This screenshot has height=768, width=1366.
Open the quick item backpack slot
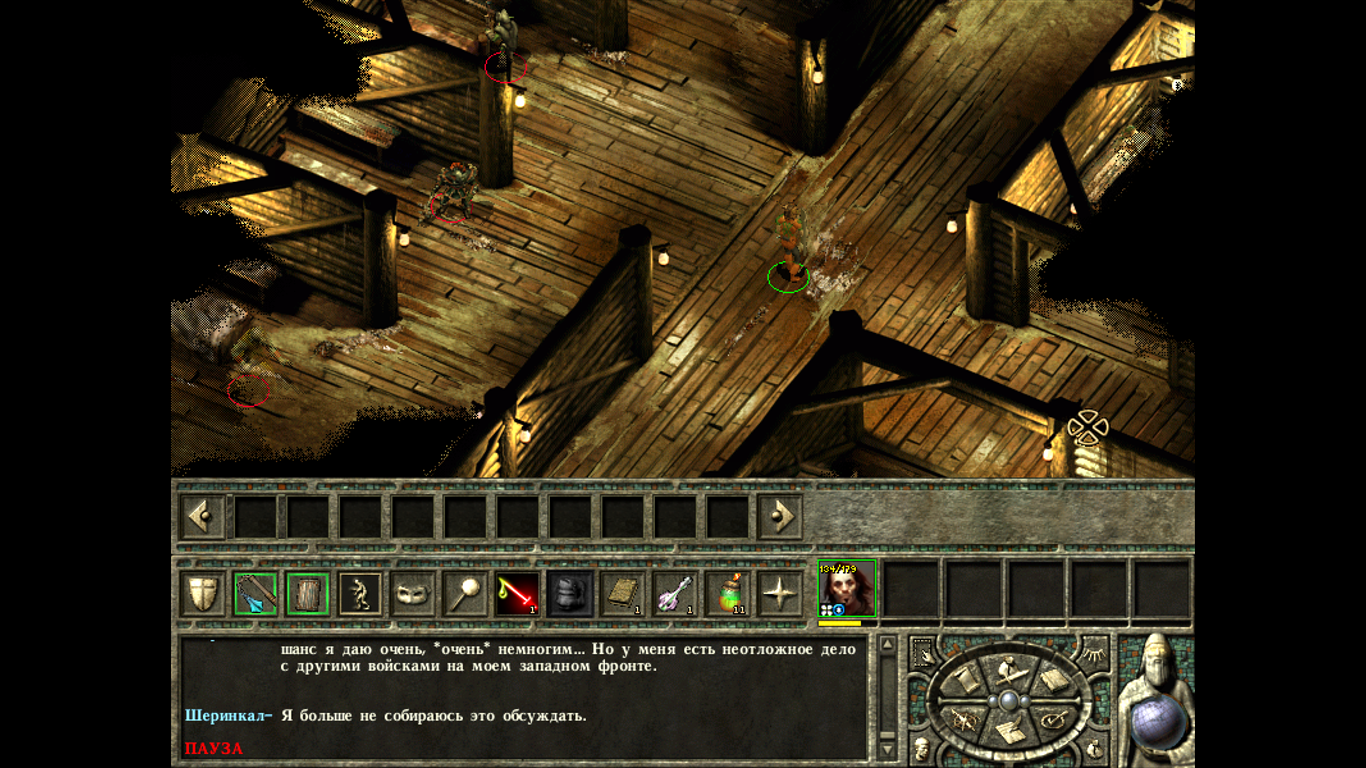568,595
